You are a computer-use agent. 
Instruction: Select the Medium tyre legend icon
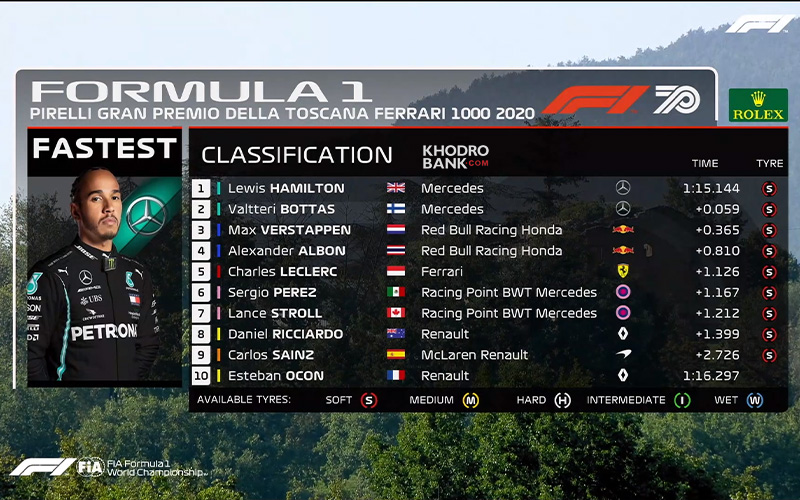coord(470,400)
